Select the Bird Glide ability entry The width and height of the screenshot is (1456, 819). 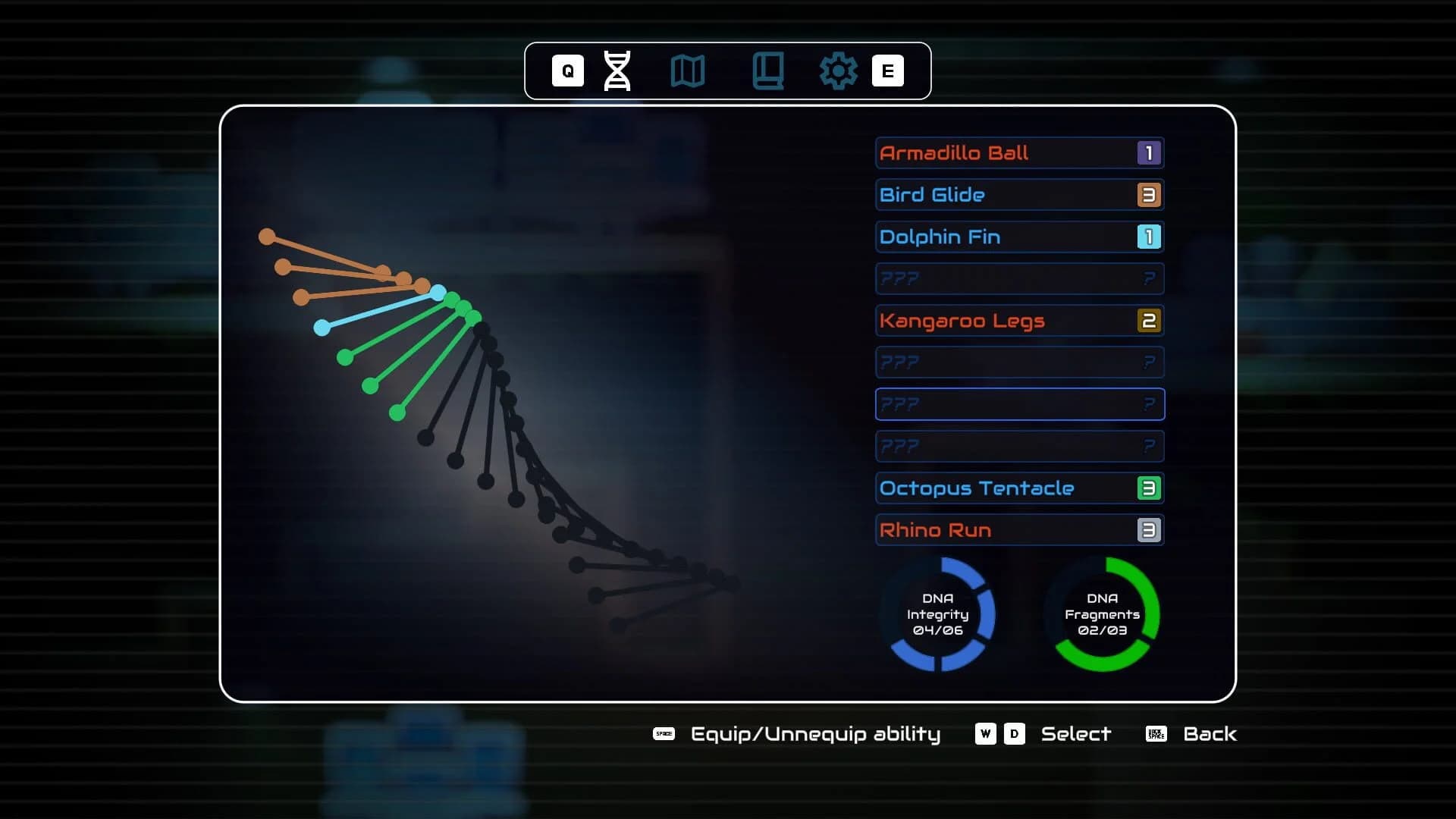(1020, 194)
